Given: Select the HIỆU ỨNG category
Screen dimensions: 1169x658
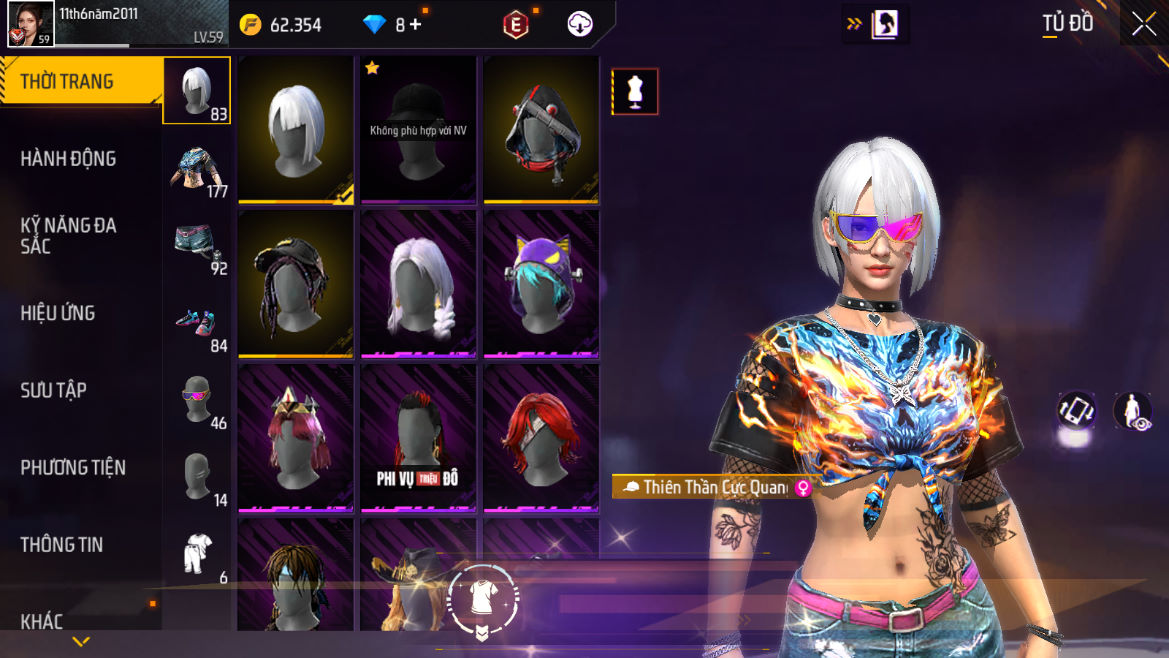Looking at the screenshot, I should [58, 313].
